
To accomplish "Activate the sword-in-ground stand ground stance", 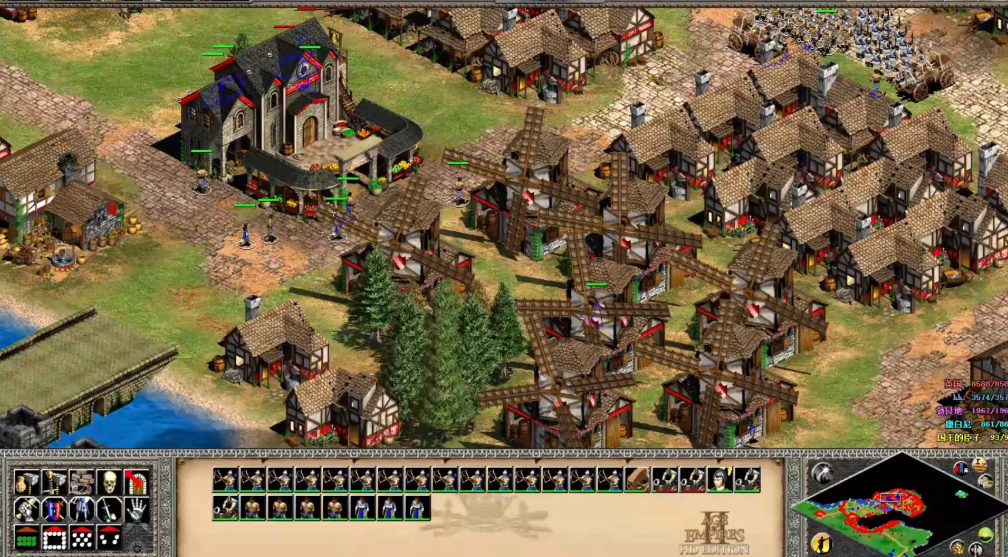I will click(x=108, y=510).
